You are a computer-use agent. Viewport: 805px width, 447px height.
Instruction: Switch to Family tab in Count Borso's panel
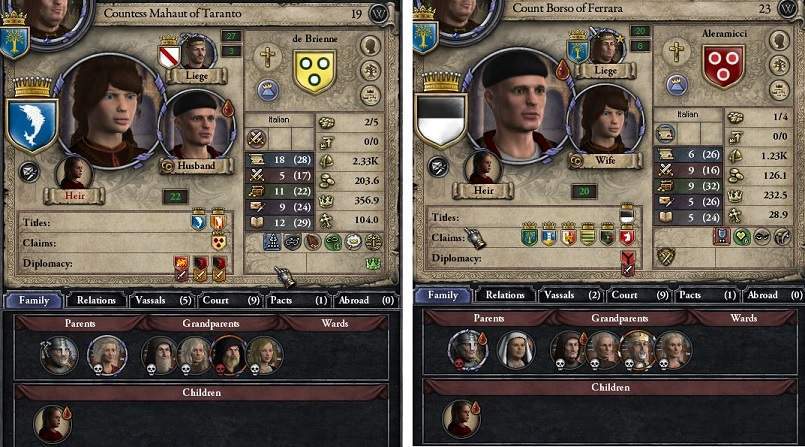pyautogui.click(x=443, y=295)
